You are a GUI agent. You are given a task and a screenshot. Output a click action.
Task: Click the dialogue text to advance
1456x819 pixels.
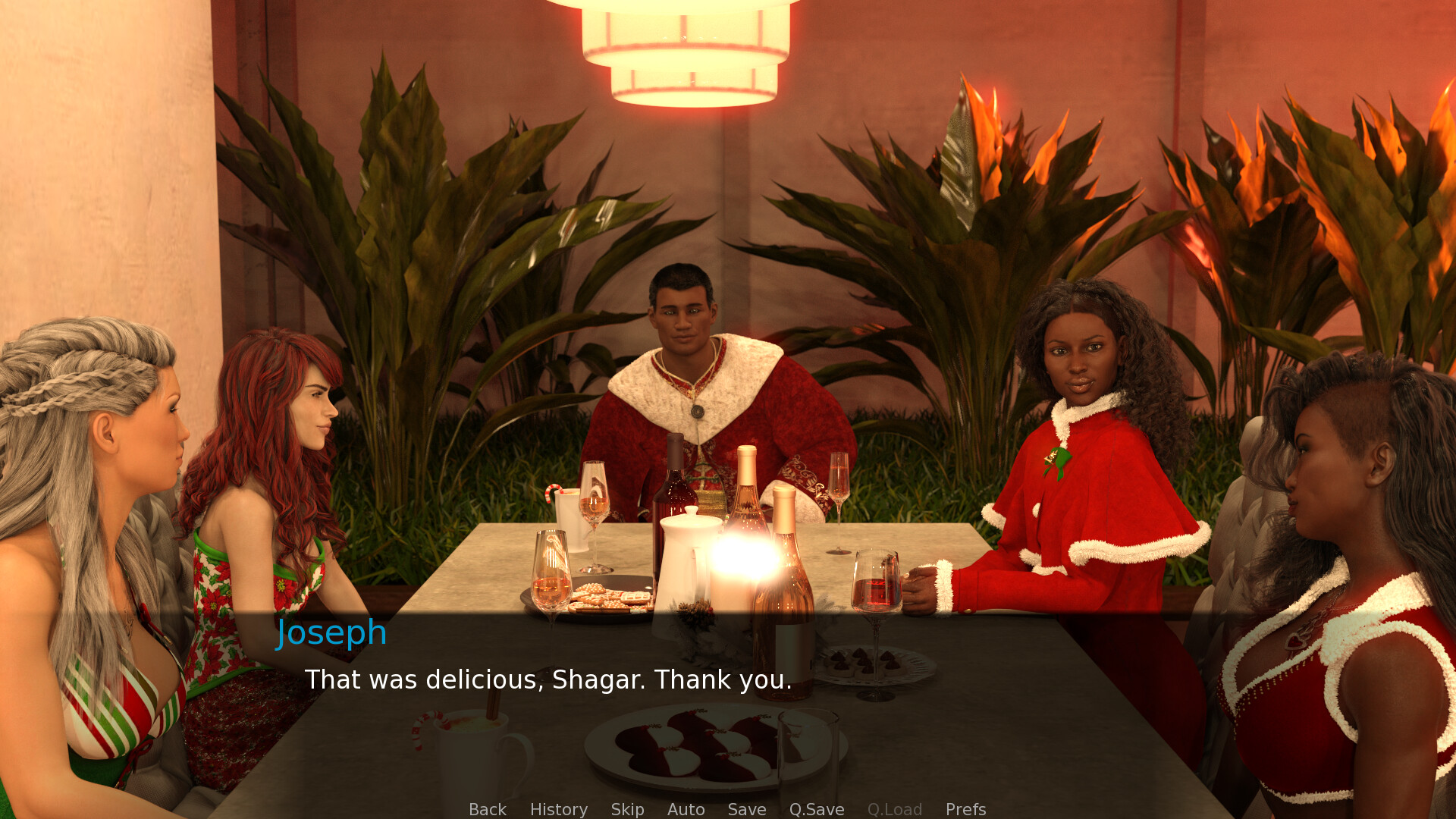click(x=548, y=680)
